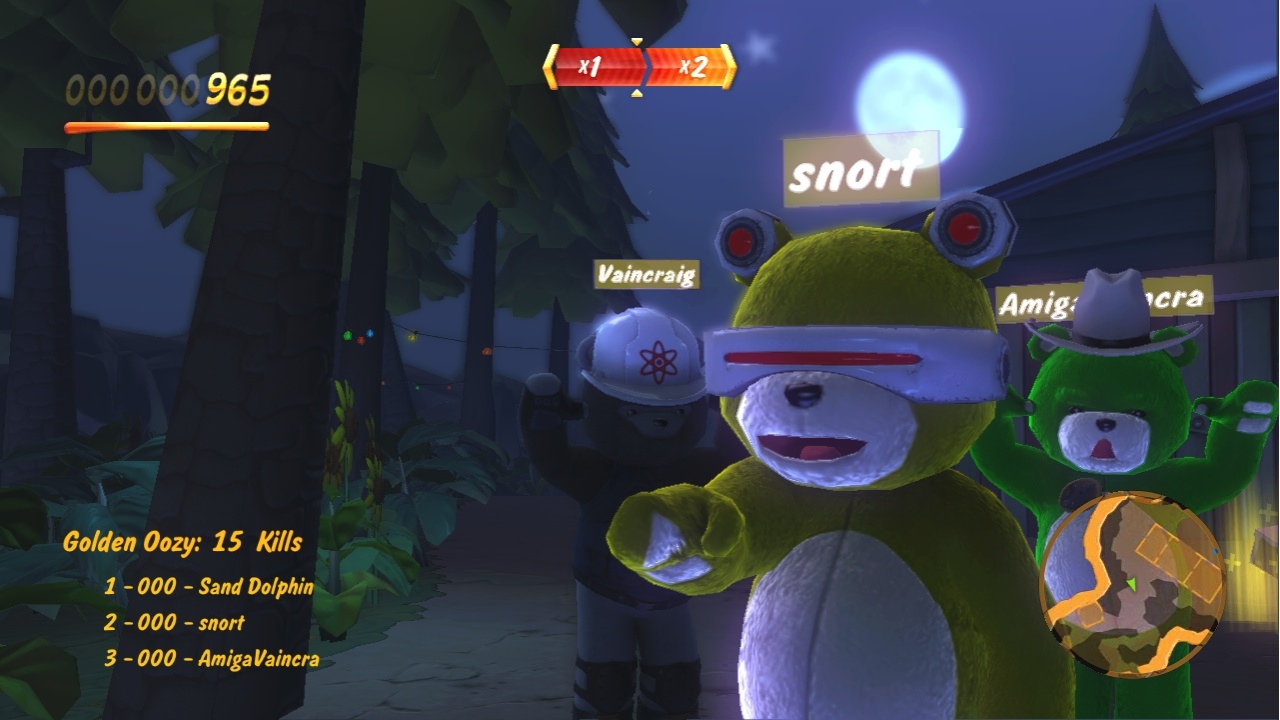Image resolution: width=1280 pixels, height=720 pixels.
Task: Select the Golden Oozy: 15 Kills objective header
Action: click(x=181, y=541)
